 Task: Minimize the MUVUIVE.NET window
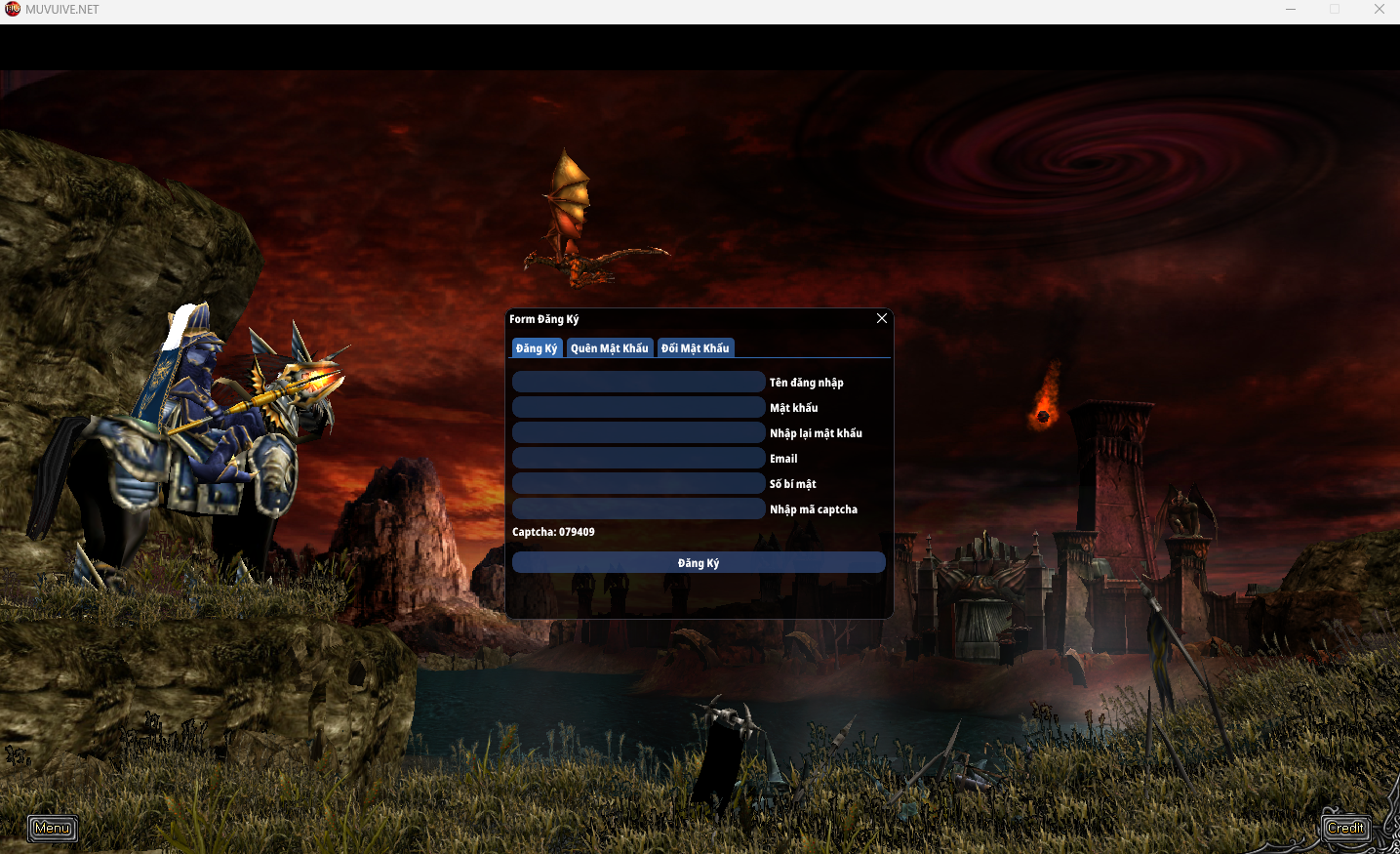pos(1291,10)
